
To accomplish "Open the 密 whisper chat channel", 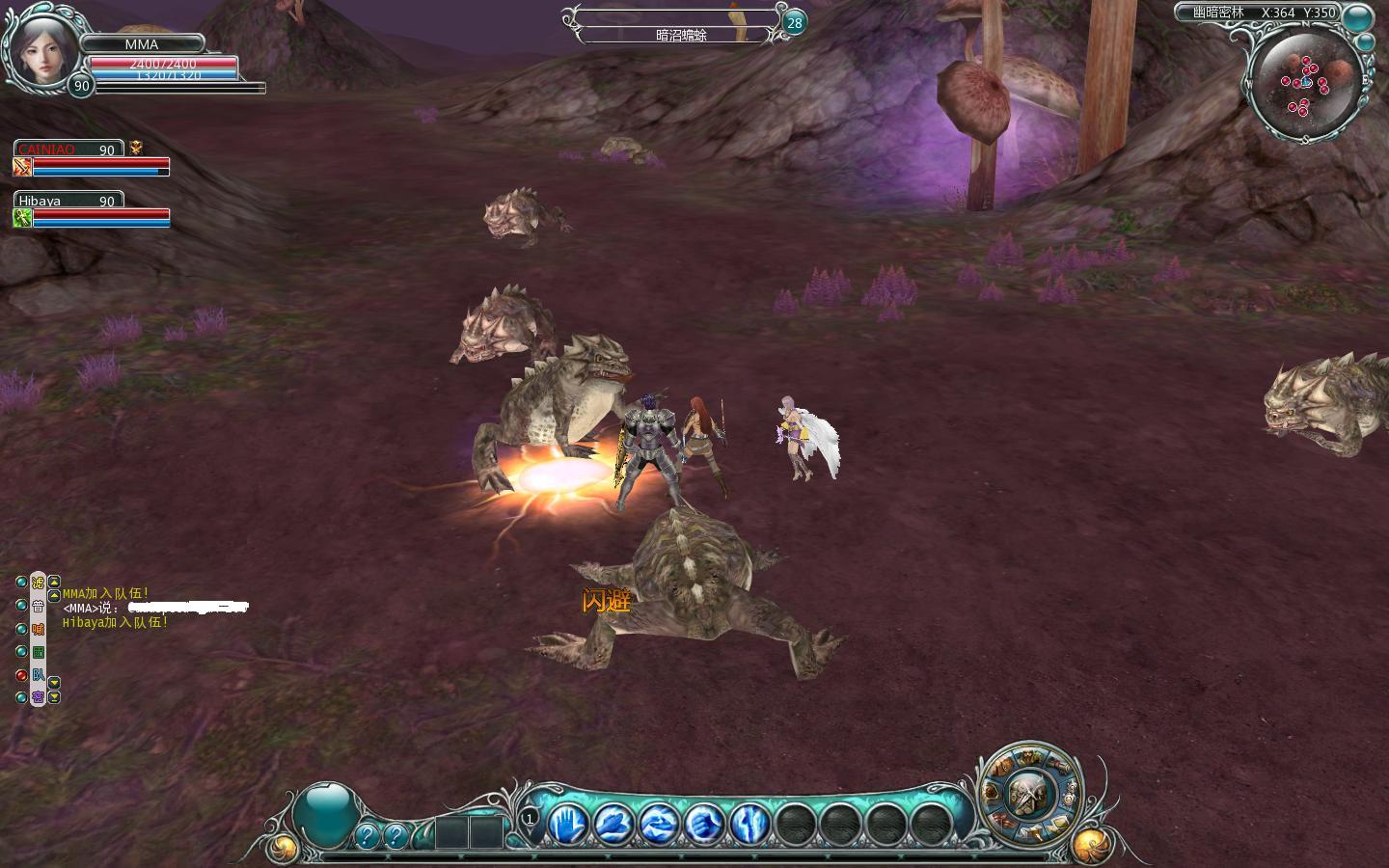I will tap(39, 696).
